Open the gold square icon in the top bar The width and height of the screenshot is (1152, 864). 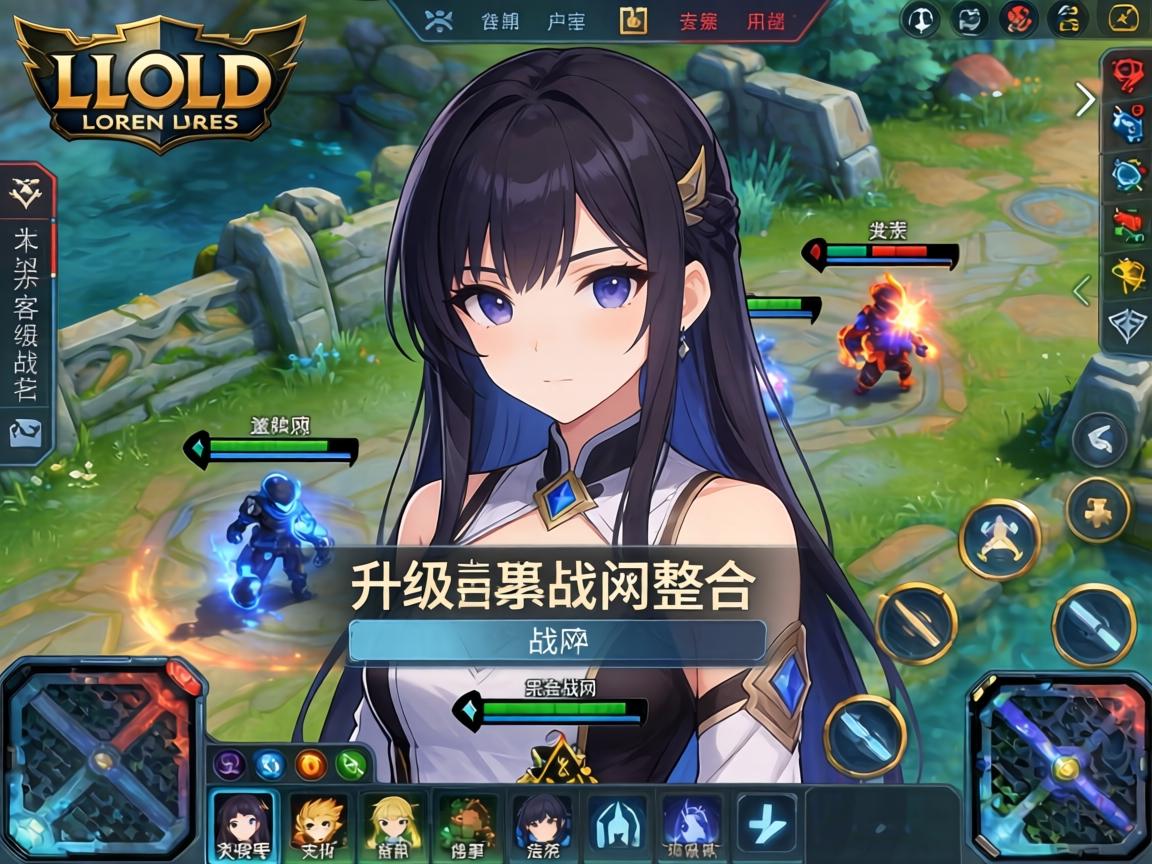(634, 20)
